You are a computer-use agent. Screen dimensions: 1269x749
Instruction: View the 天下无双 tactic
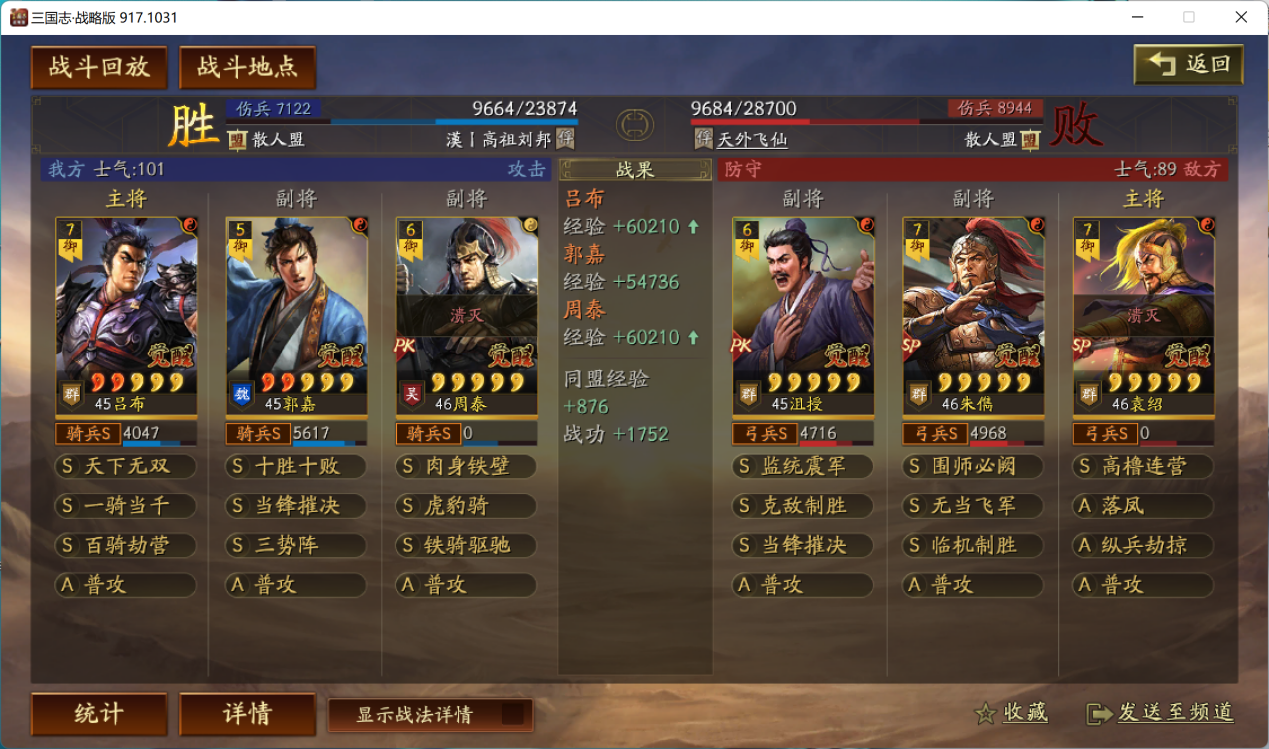coord(126,467)
